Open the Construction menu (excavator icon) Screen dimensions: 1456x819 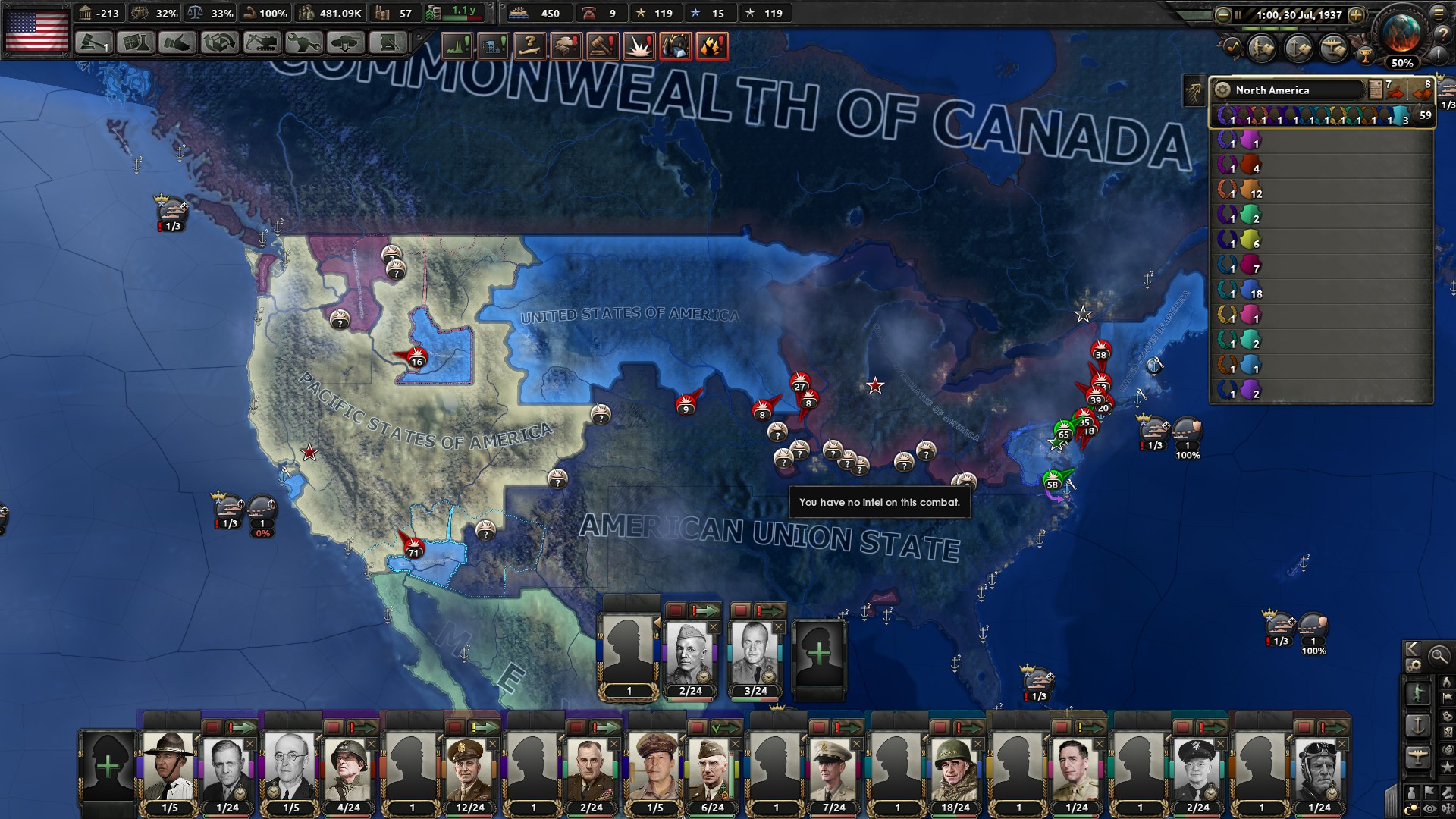point(262,45)
